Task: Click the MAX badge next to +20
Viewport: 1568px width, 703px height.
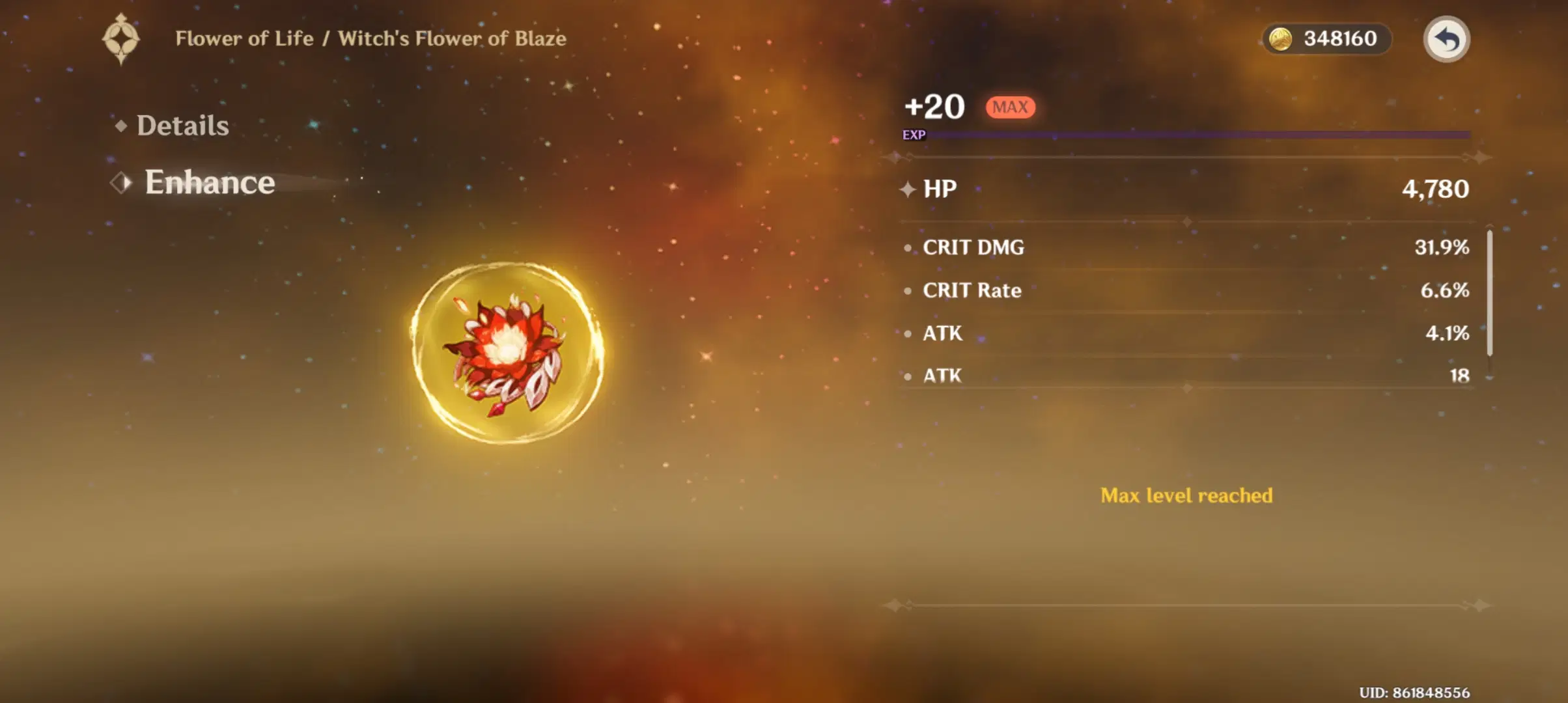Action: click(x=1010, y=107)
